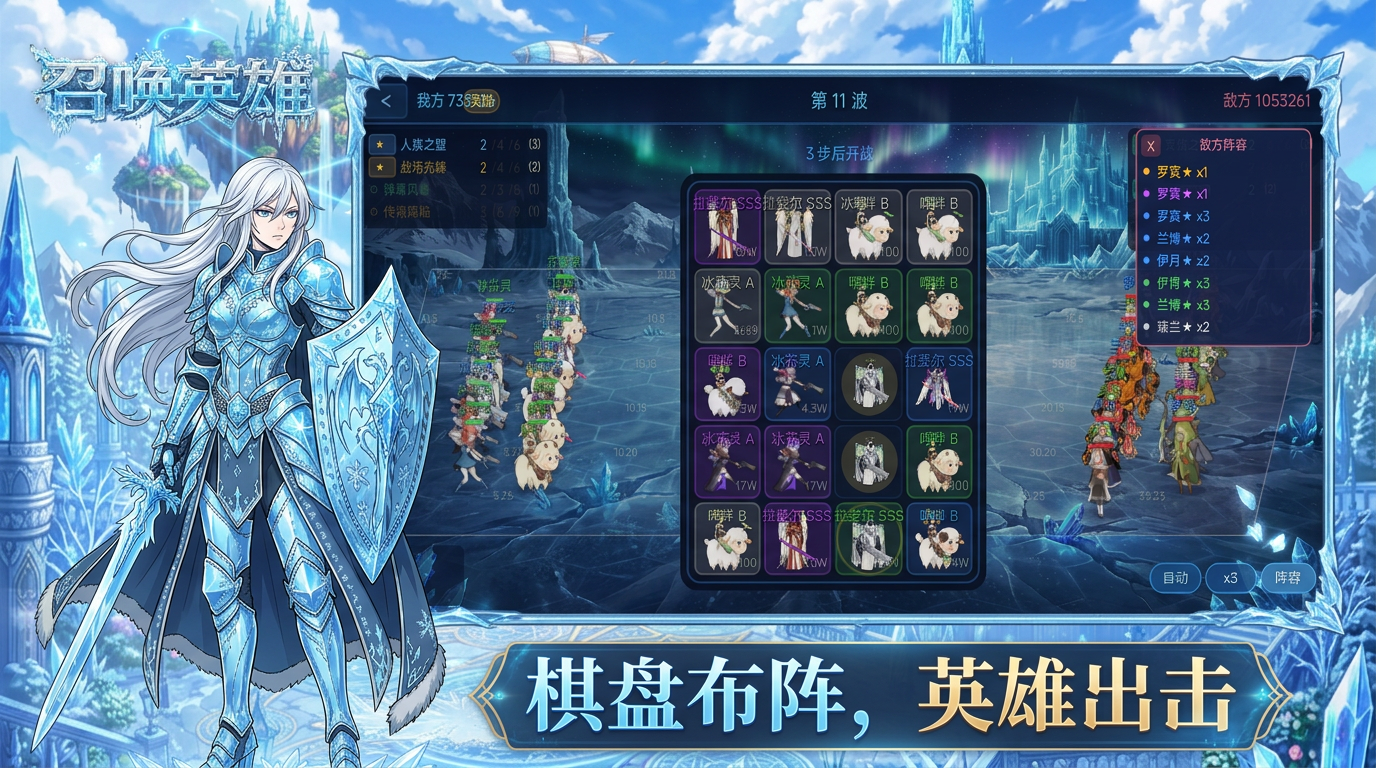Pick the grey 冰苏灵 A fairy tile
Image resolution: width=1376 pixels, height=768 pixels.
[727, 305]
